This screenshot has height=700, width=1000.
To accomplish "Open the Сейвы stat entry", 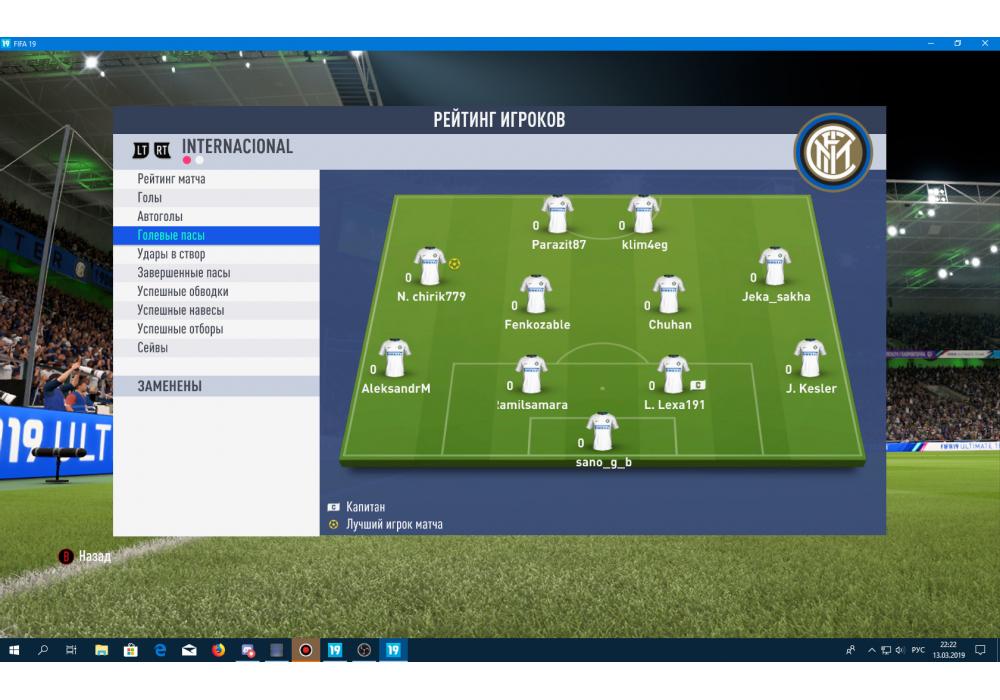I will [153, 348].
